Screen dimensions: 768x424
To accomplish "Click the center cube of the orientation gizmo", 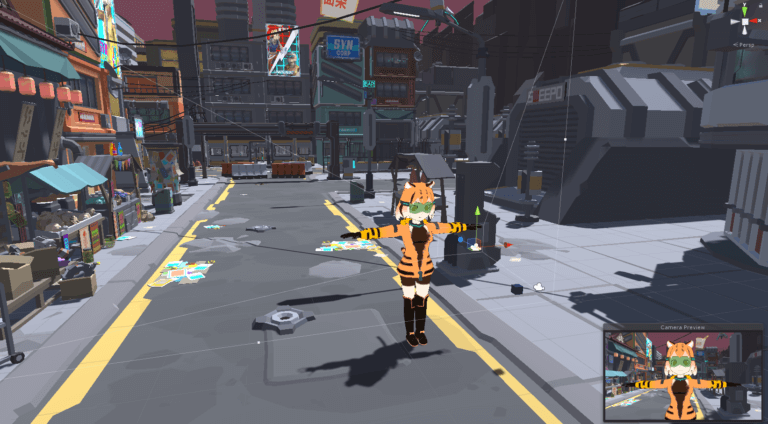I will [x=744, y=21].
